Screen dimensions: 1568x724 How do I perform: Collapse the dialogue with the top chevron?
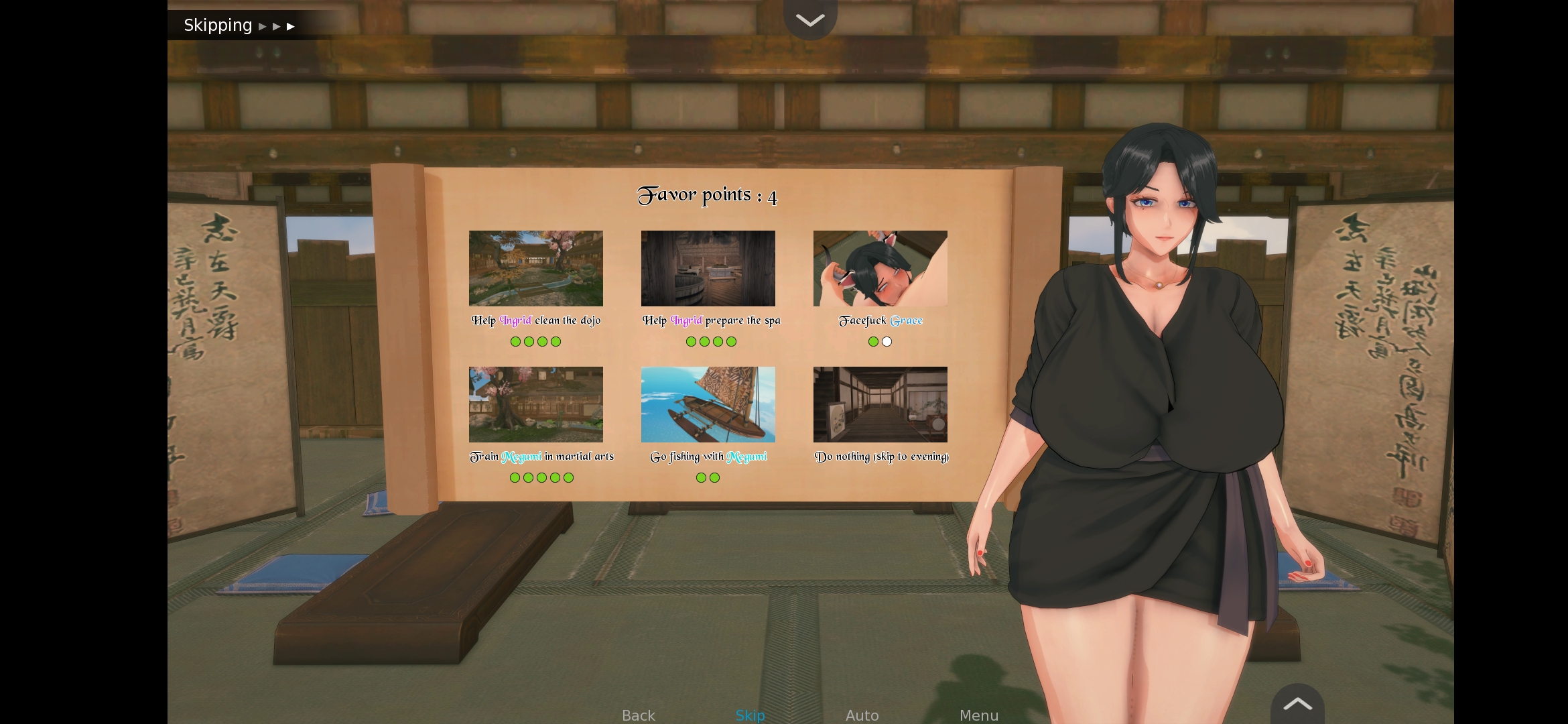[810, 19]
